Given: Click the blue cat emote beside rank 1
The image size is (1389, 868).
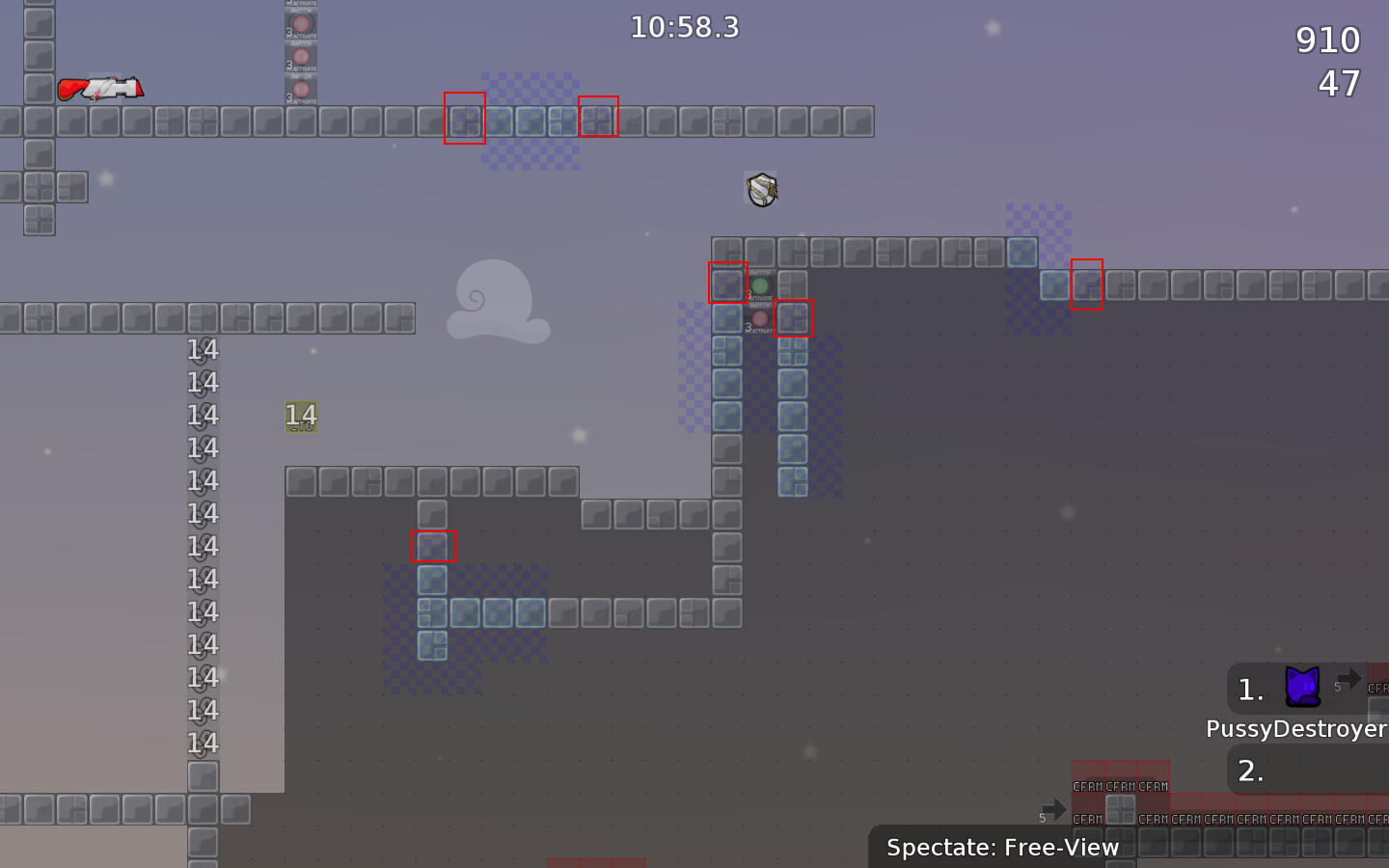Looking at the screenshot, I should 1304,686.
